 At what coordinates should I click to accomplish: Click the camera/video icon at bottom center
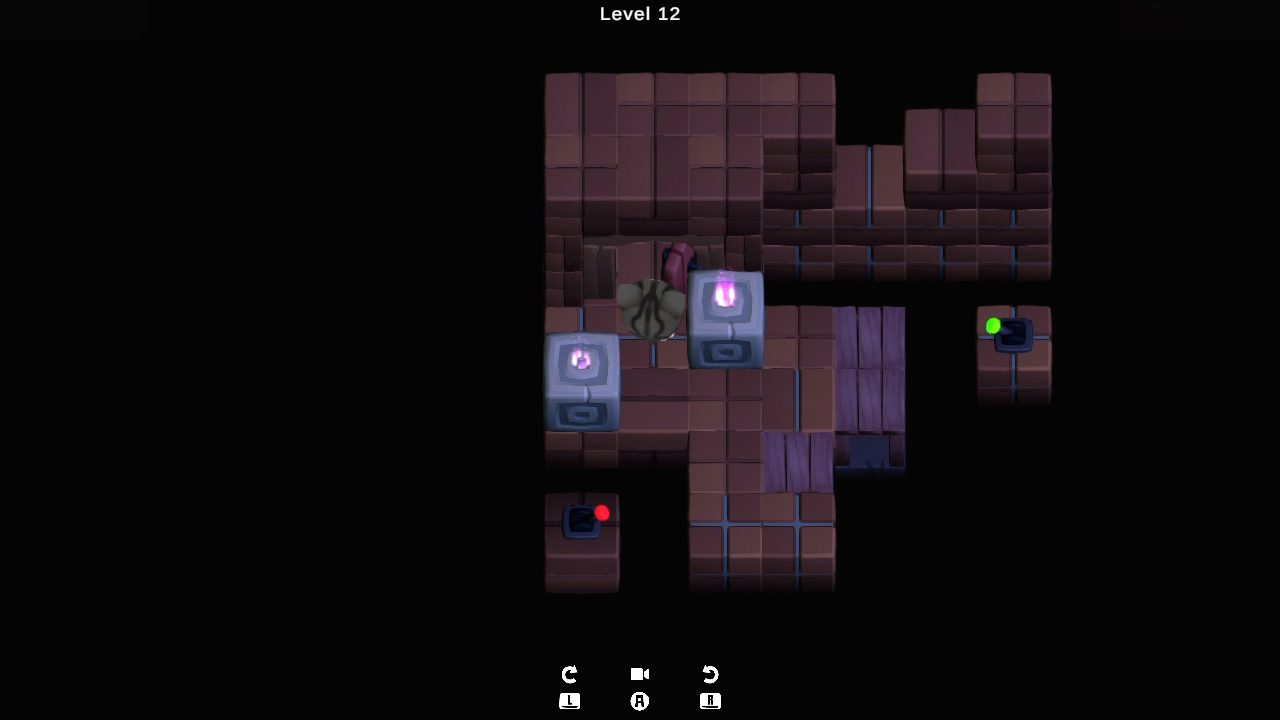639,674
